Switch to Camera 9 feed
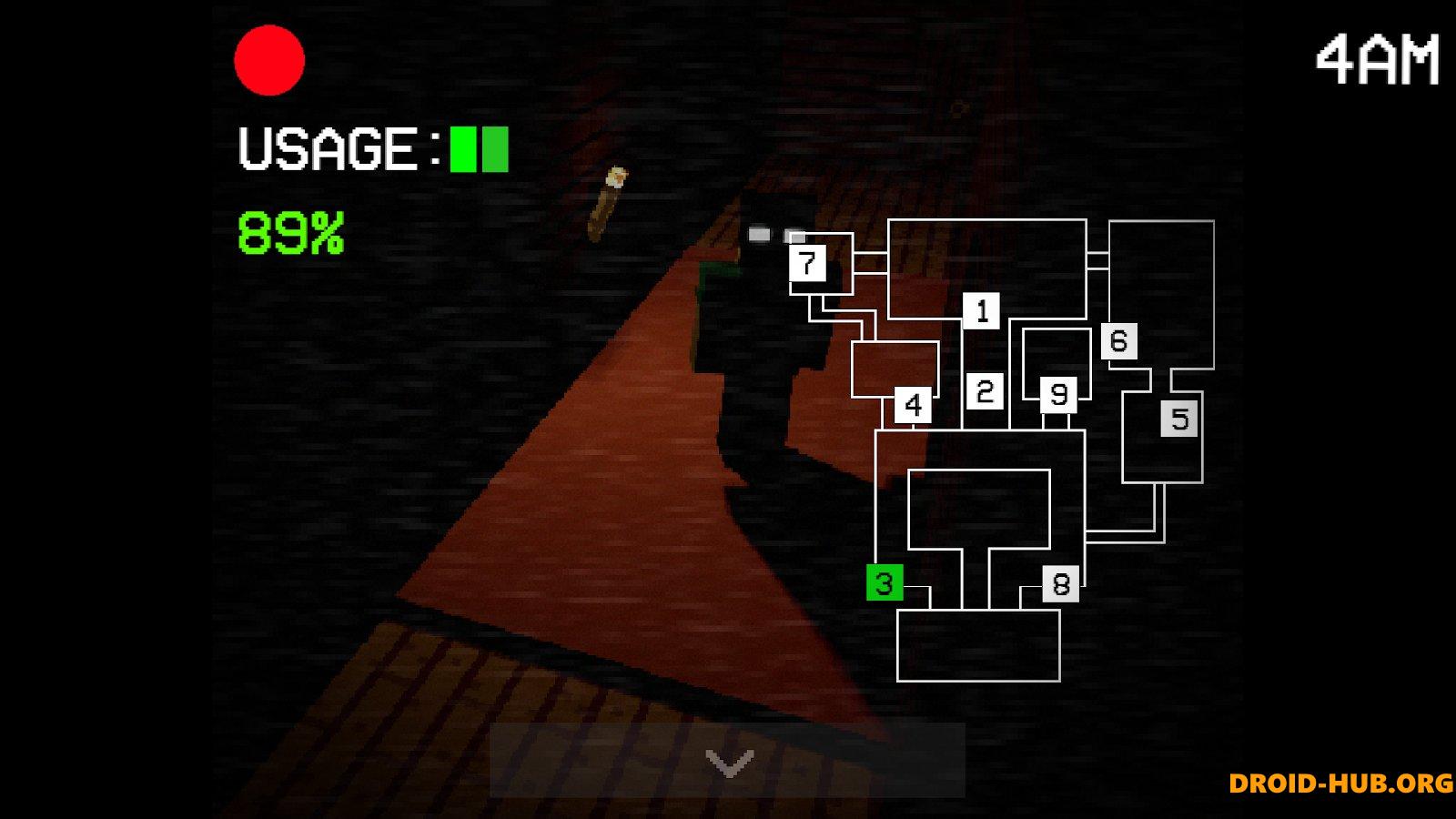 (x=1057, y=395)
